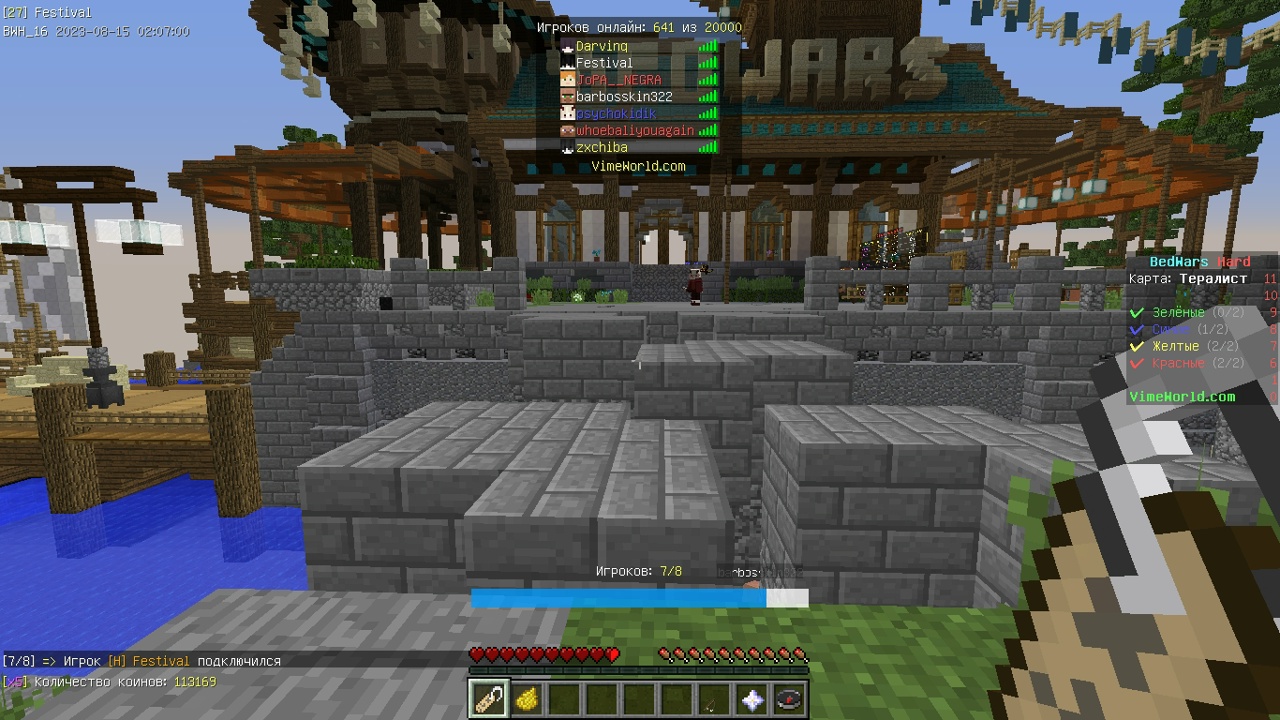Select the whoebaliyouagain player entry

point(634,131)
